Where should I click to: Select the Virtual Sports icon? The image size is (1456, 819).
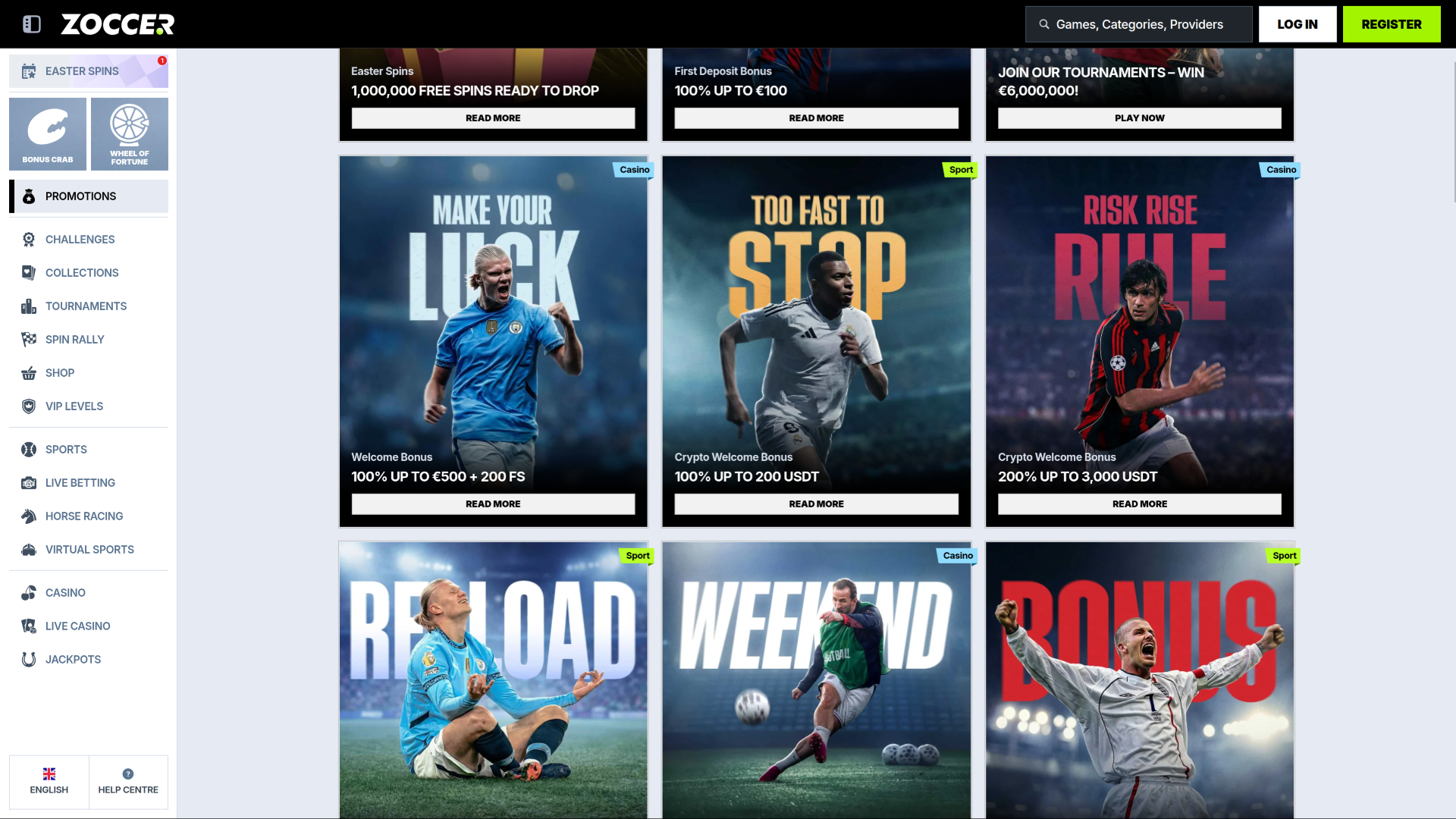[28, 549]
